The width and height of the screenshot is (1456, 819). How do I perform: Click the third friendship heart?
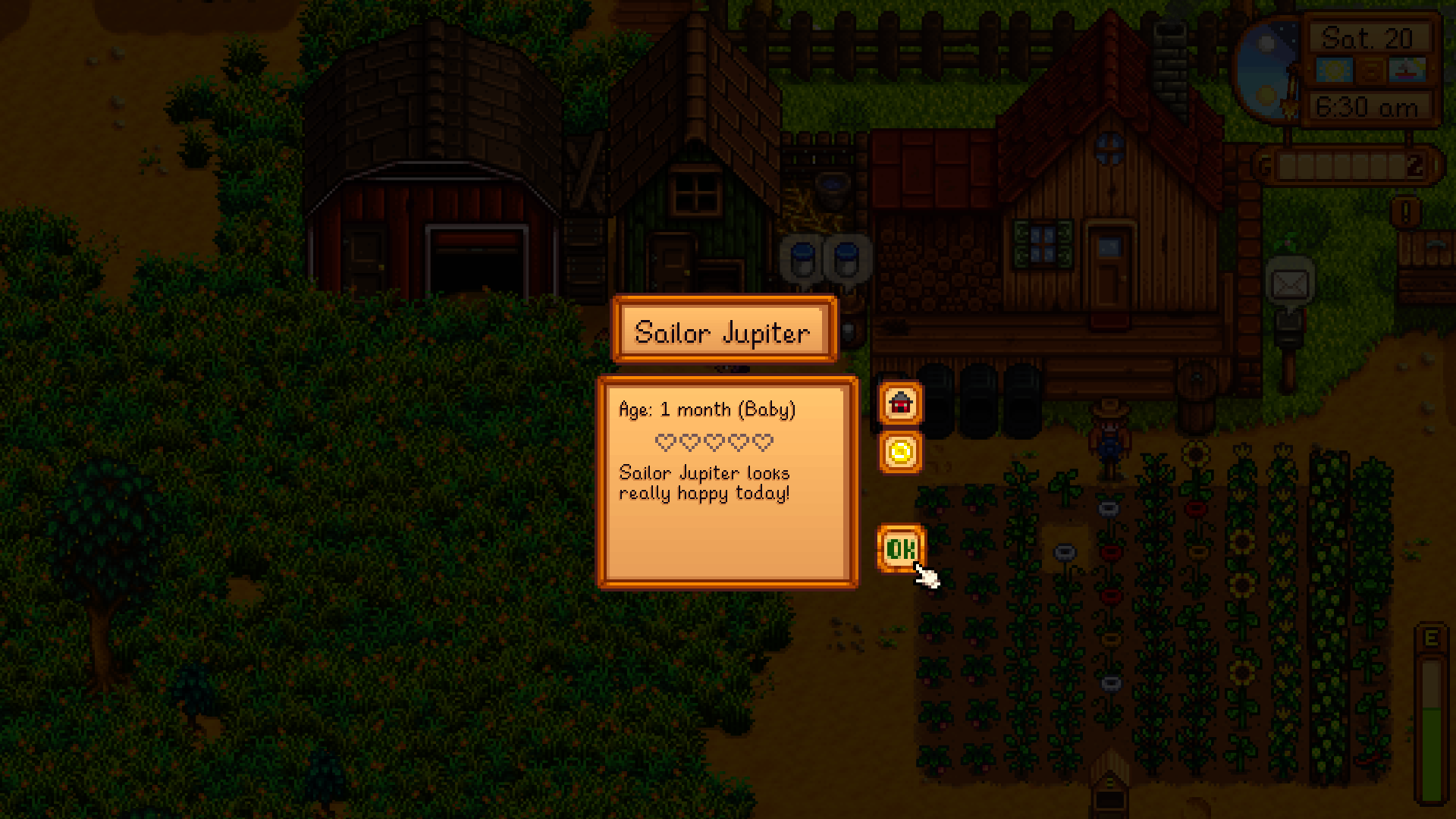[714, 441]
